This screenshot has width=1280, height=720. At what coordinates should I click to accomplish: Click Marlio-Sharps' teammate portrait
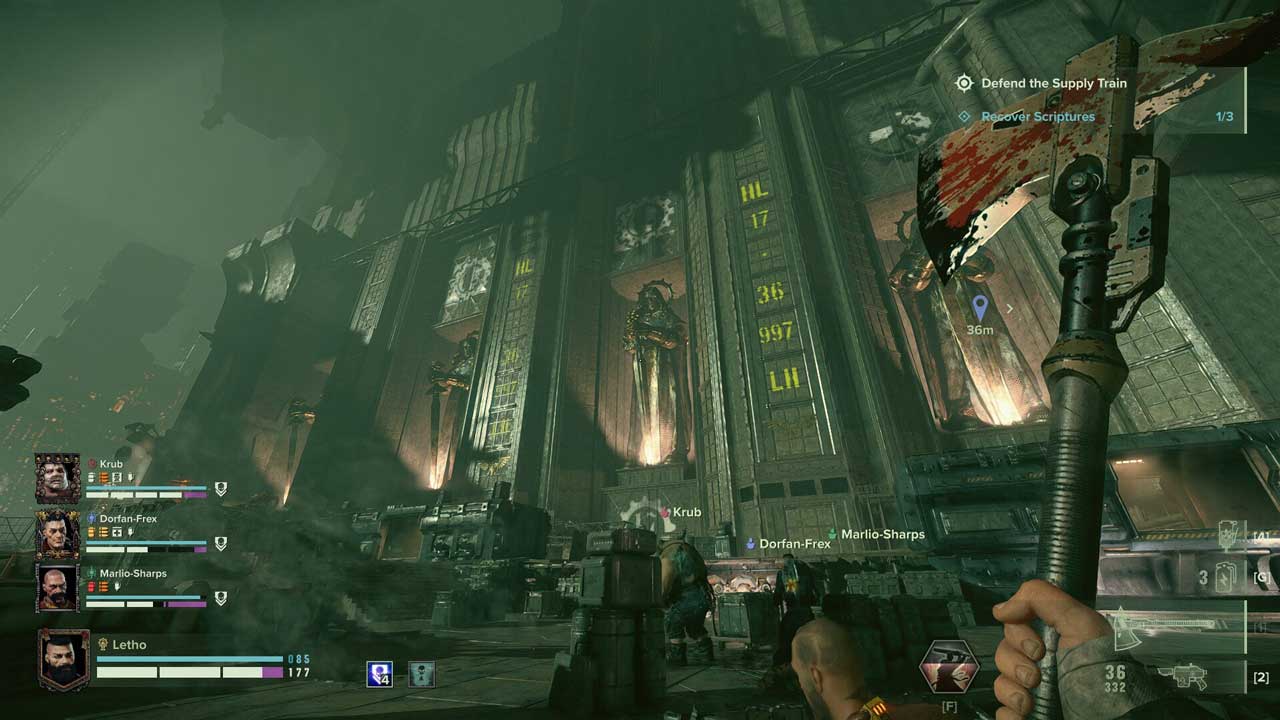coord(58,588)
